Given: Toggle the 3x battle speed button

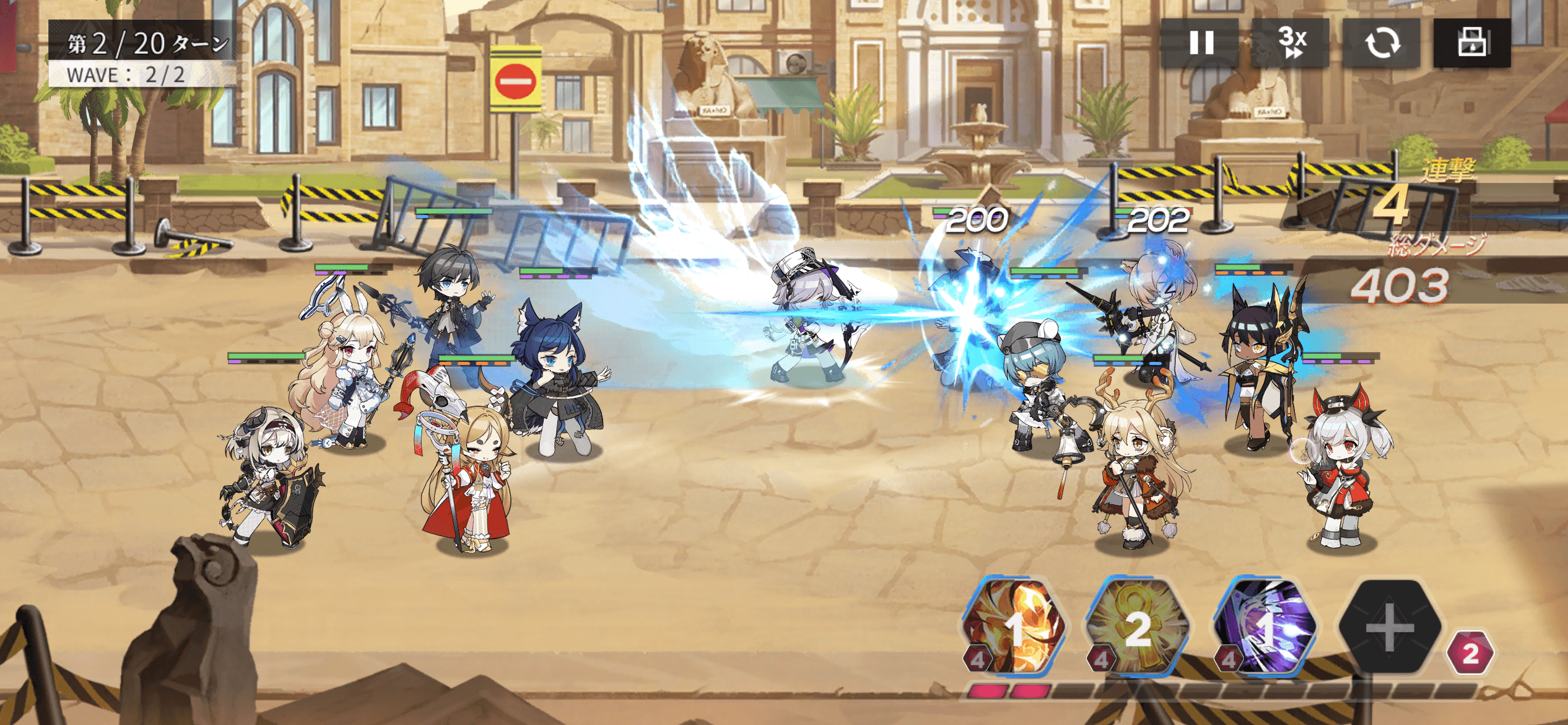Looking at the screenshot, I should pyautogui.click(x=1291, y=43).
